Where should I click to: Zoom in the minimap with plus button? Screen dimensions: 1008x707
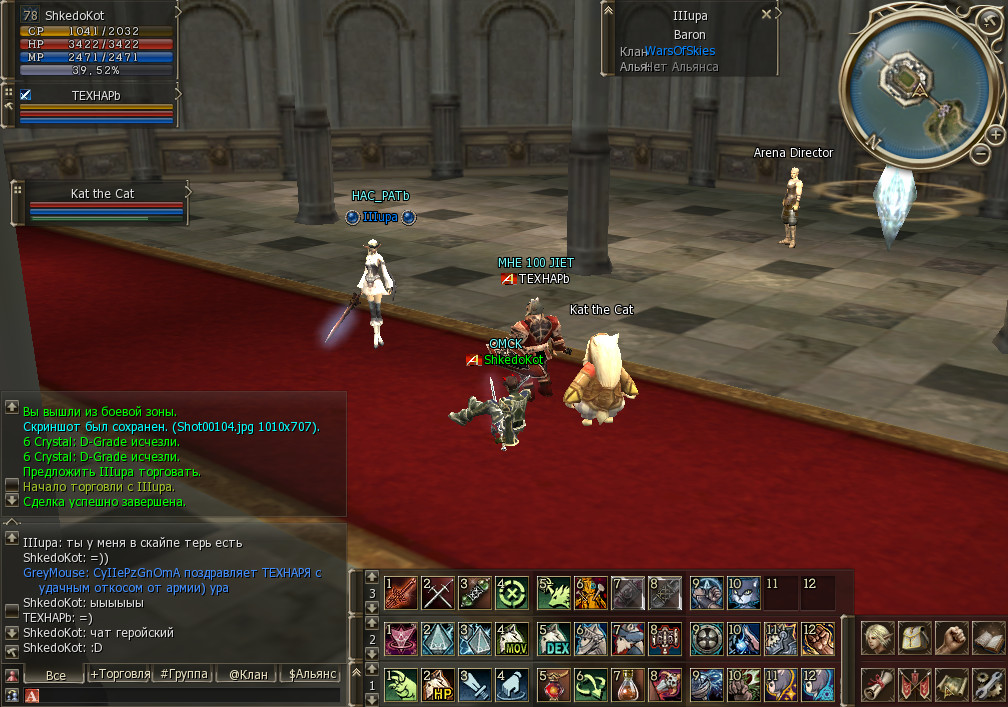[995, 134]
